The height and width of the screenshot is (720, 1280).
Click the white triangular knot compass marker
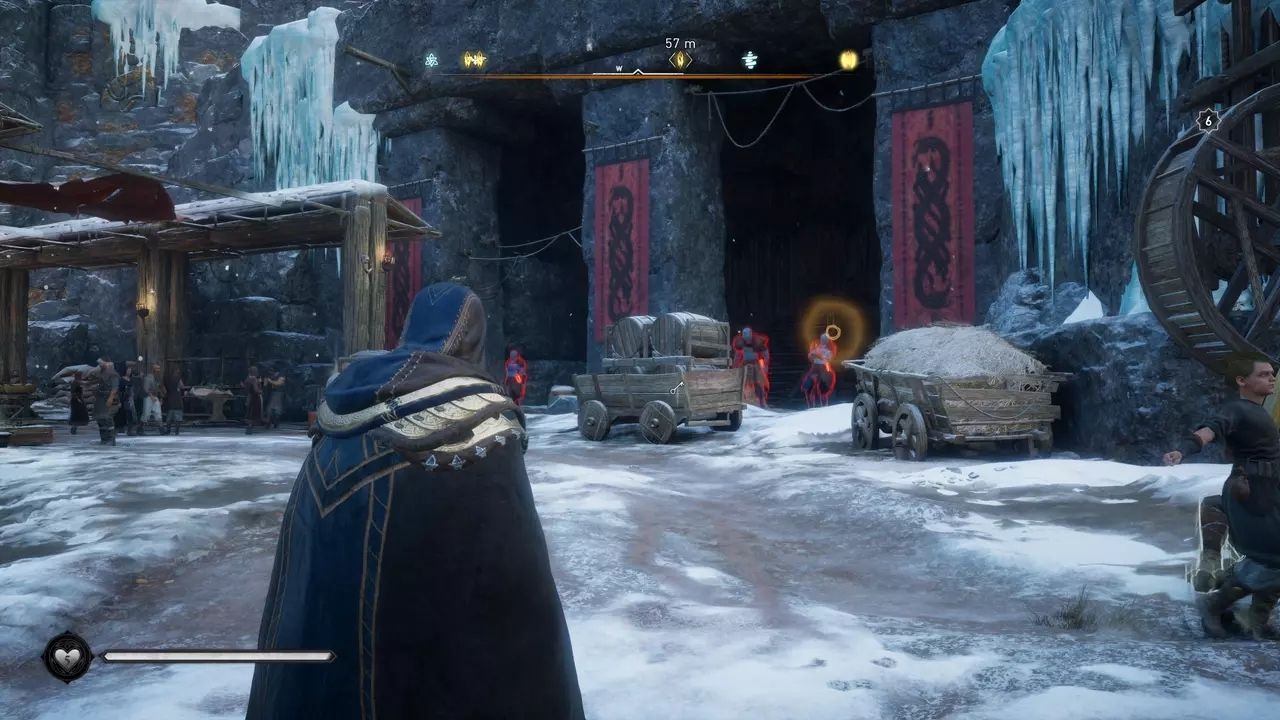[431, 60]
